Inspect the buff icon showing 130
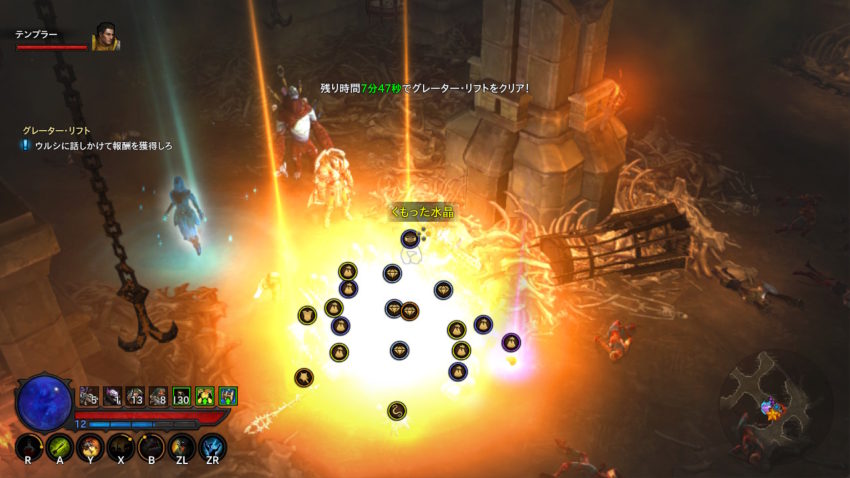850x478 pixels. 181,396
